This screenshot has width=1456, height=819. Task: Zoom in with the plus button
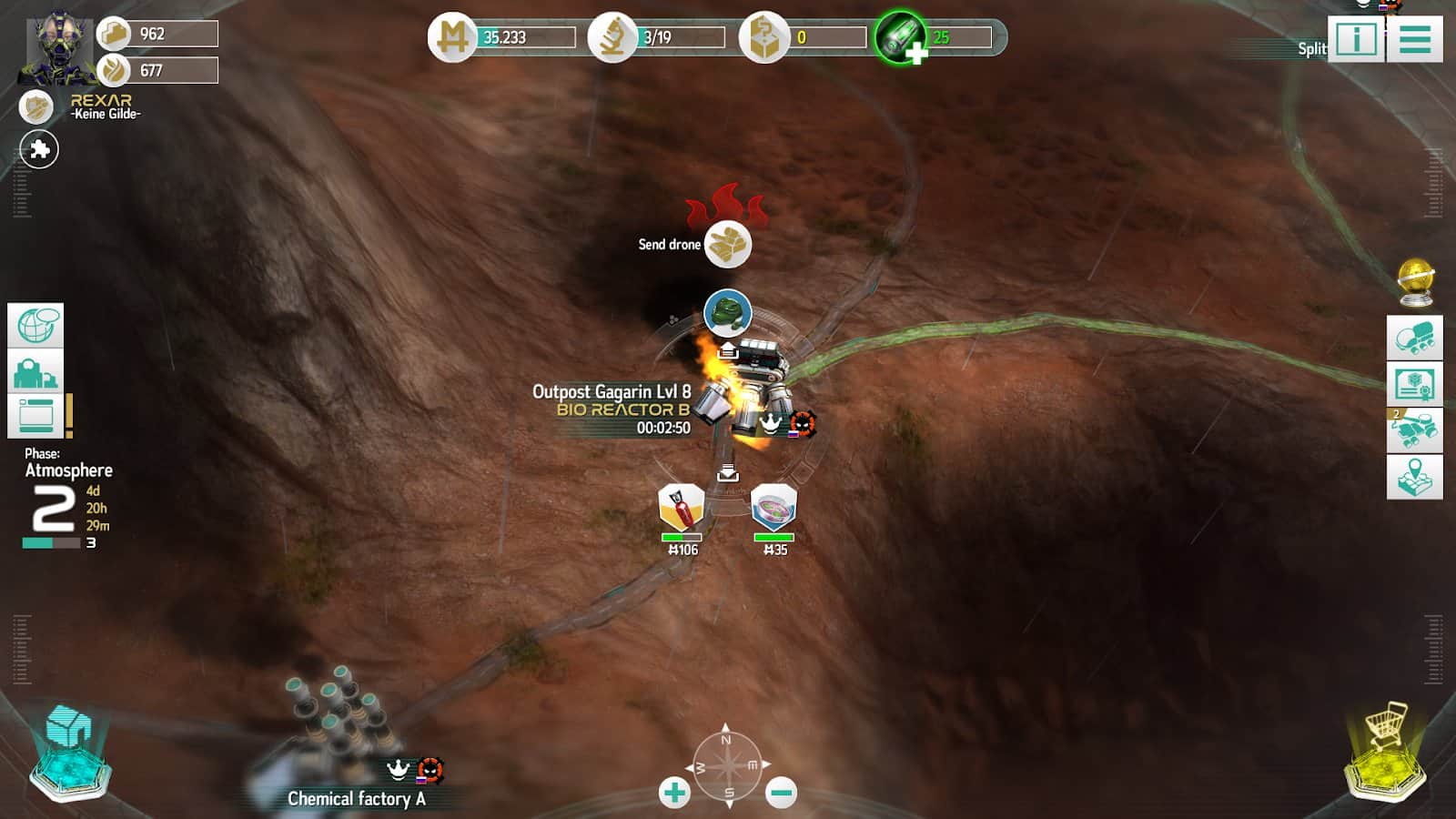[674, 793]
